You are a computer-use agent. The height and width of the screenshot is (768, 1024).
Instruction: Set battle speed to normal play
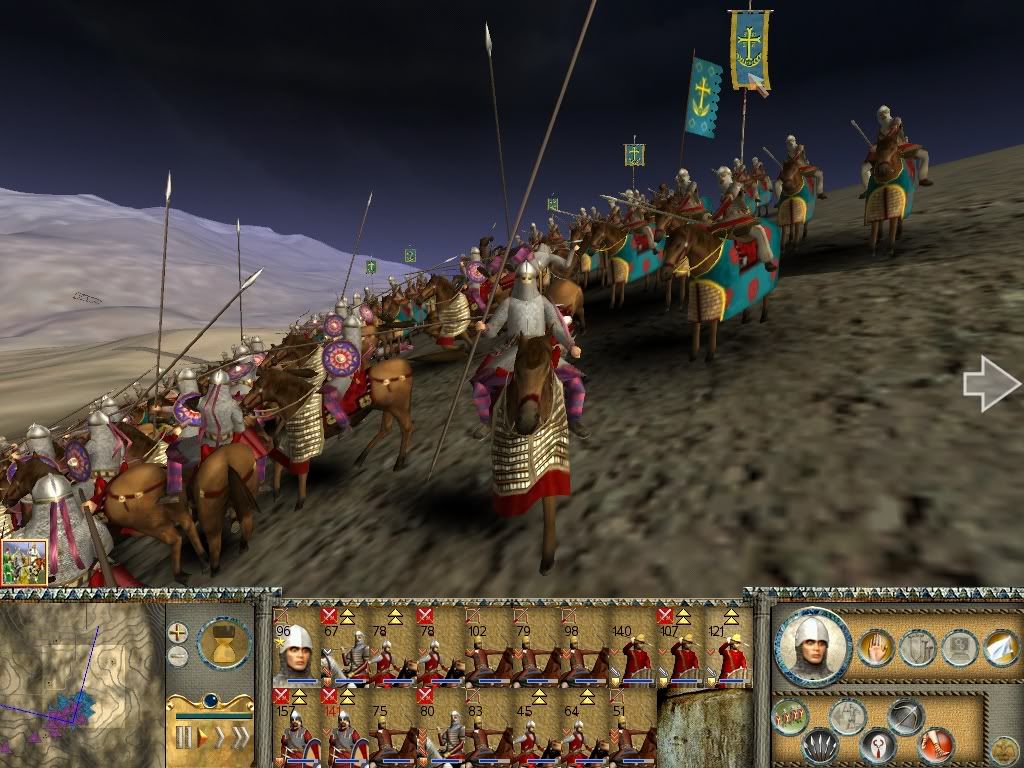coord(201,738)
